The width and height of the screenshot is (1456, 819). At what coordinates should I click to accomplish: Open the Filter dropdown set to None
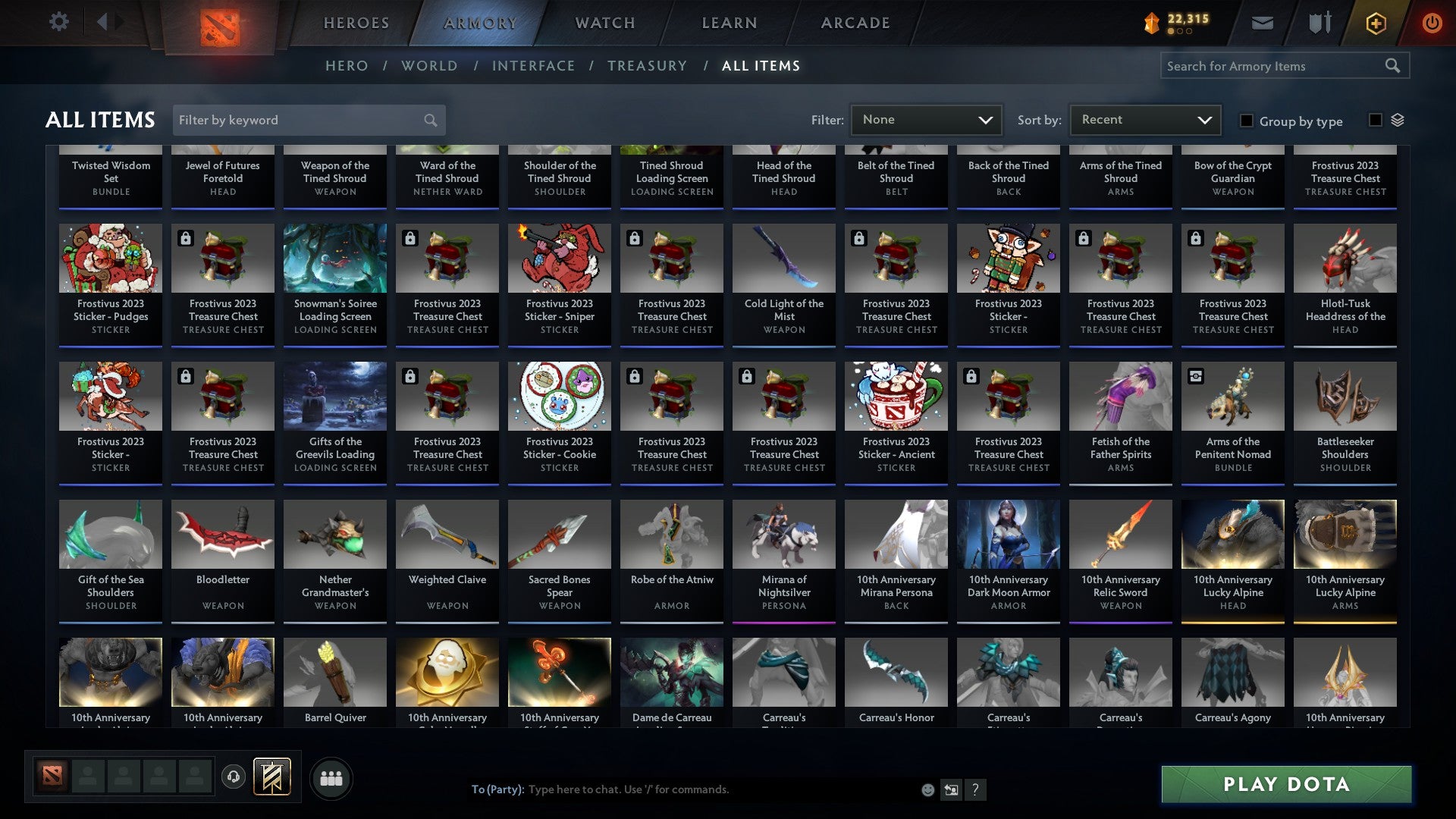coord(926,119)
